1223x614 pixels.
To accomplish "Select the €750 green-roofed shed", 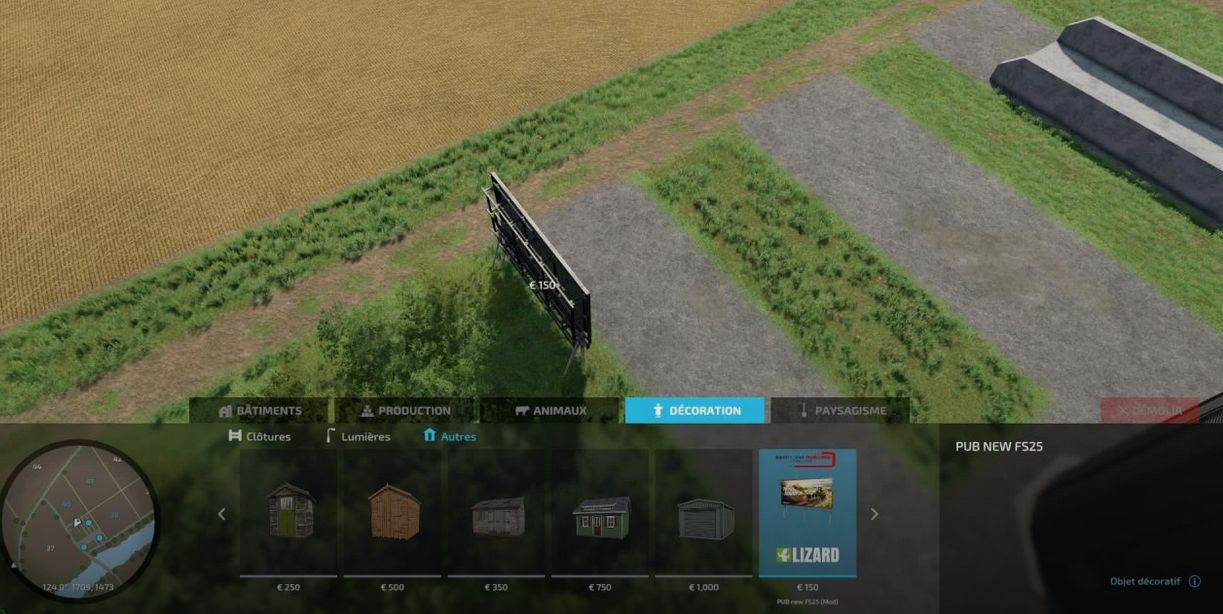I will [x=600, y=513].
